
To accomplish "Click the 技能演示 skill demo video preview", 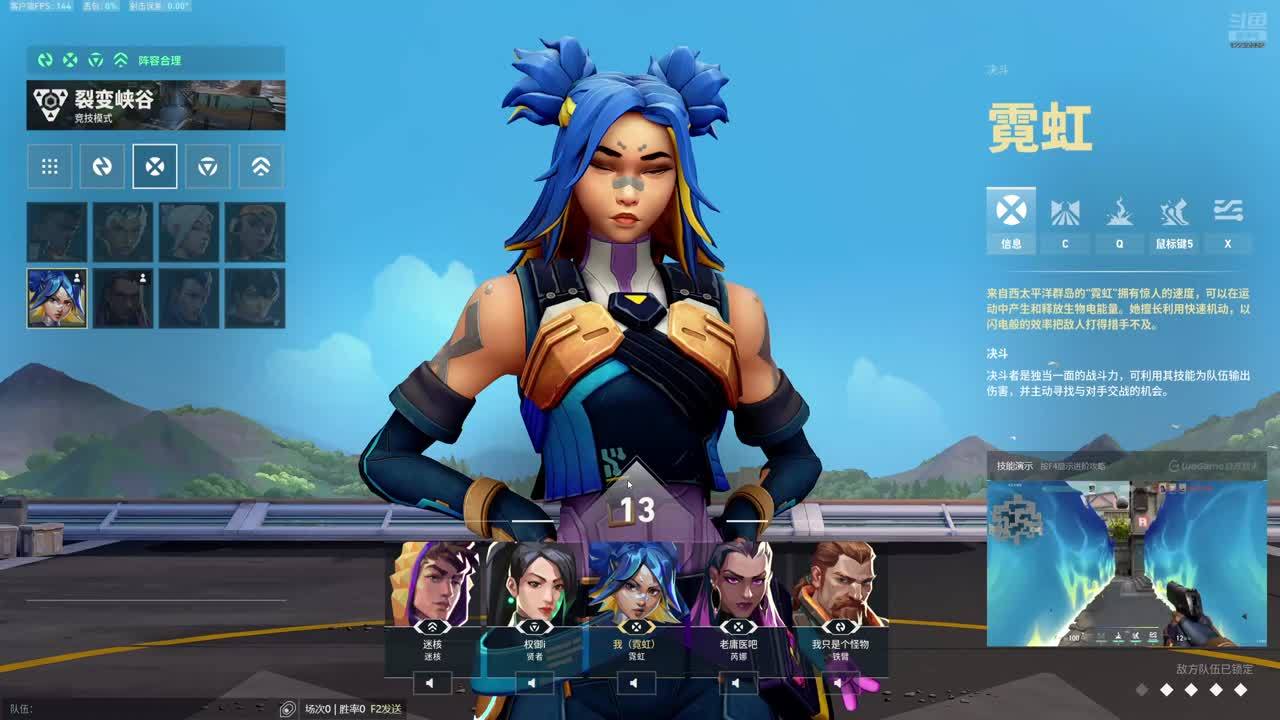I will (1127, 563).
